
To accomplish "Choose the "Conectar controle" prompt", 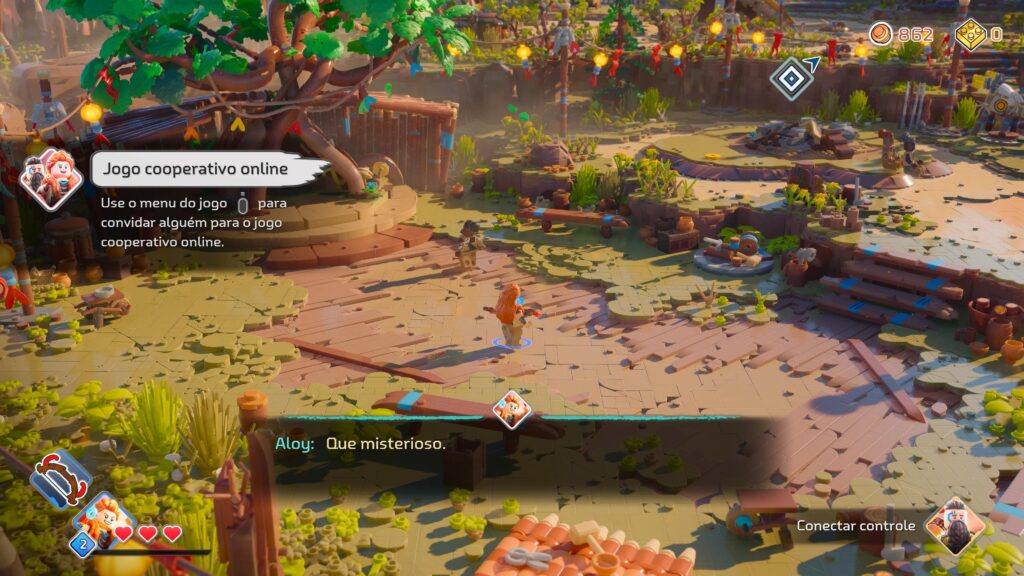I will 856,526.
